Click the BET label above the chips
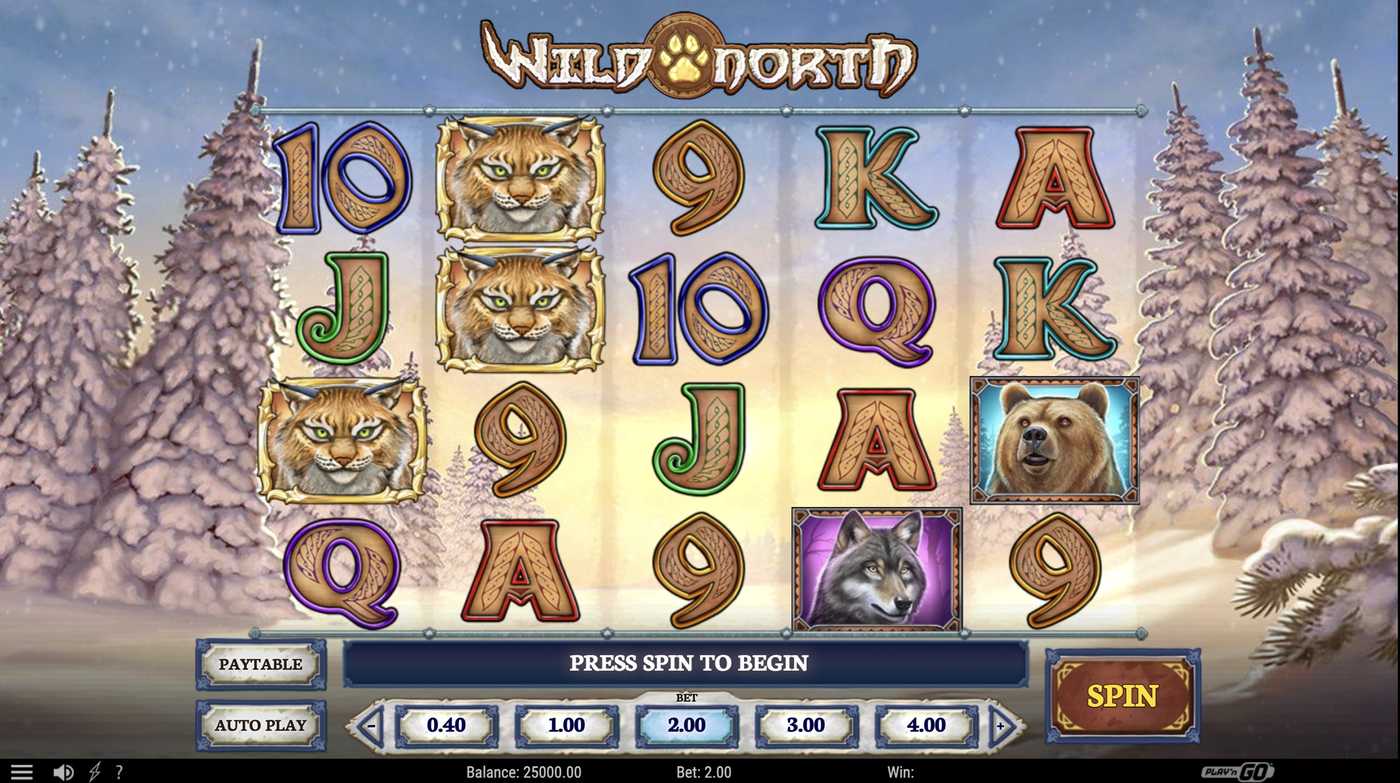1400x783 pixels. [x=688, y=697]
